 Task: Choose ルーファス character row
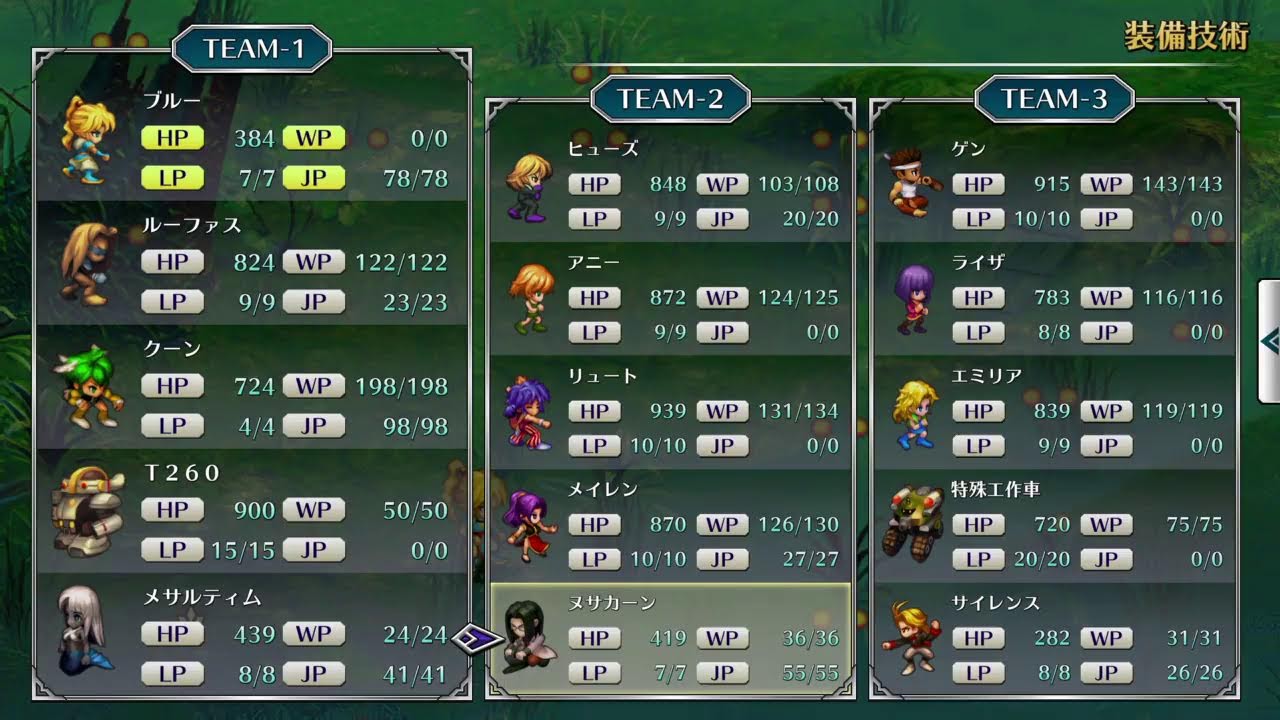[x=252, y=263]
